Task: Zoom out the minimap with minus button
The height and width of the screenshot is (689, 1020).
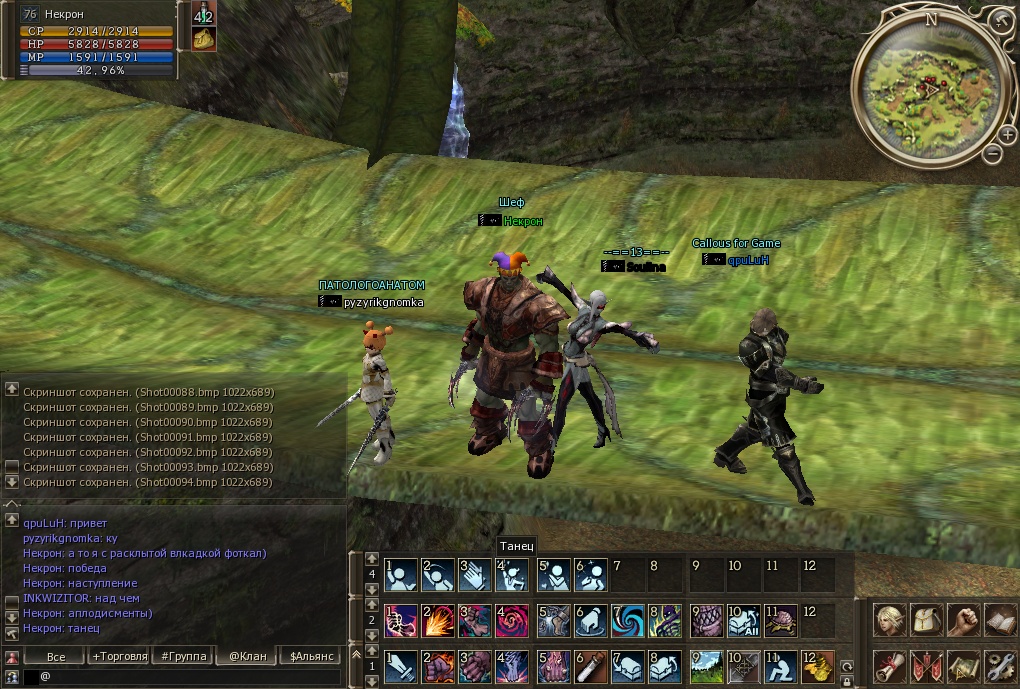Action: coord(991,154)
